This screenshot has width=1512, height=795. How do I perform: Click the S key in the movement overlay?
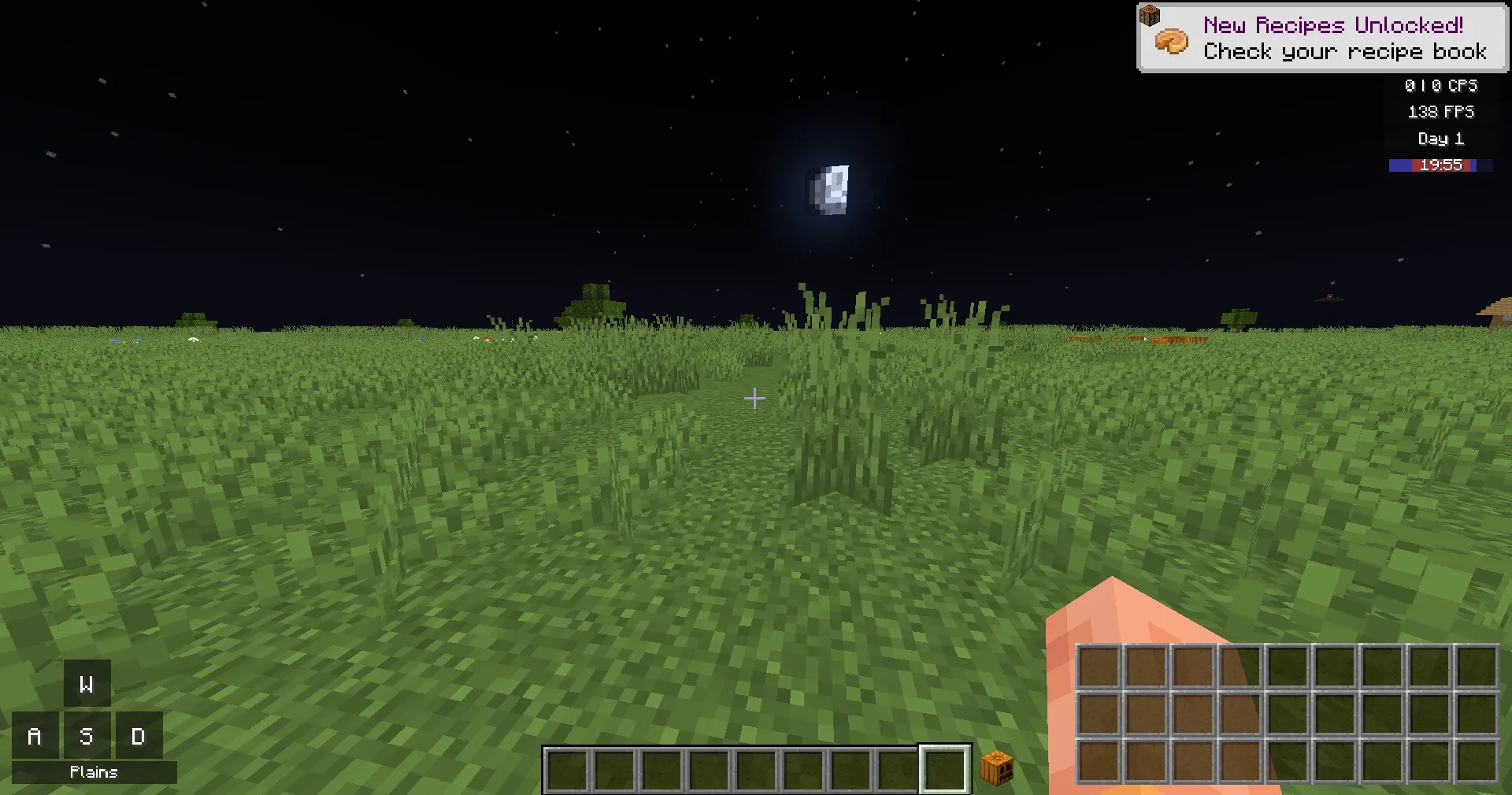click(86, 736)
